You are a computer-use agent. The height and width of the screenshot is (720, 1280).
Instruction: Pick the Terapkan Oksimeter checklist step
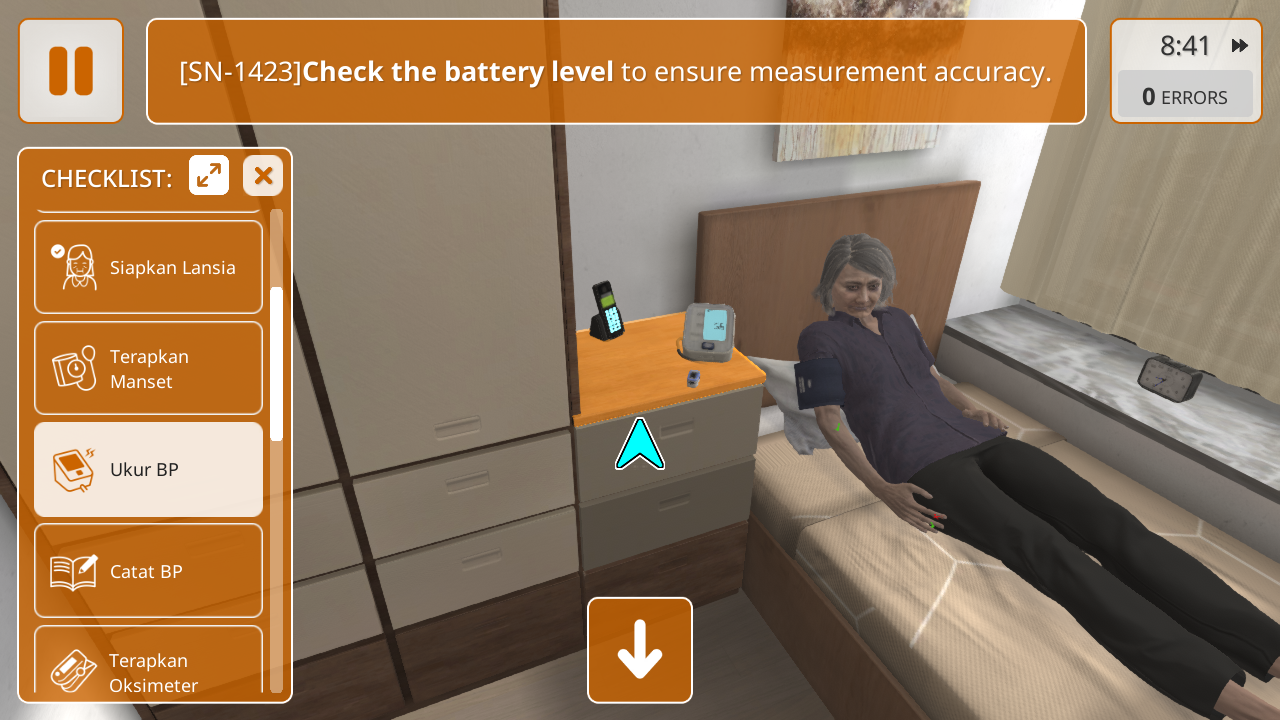(x=148, y=660)
